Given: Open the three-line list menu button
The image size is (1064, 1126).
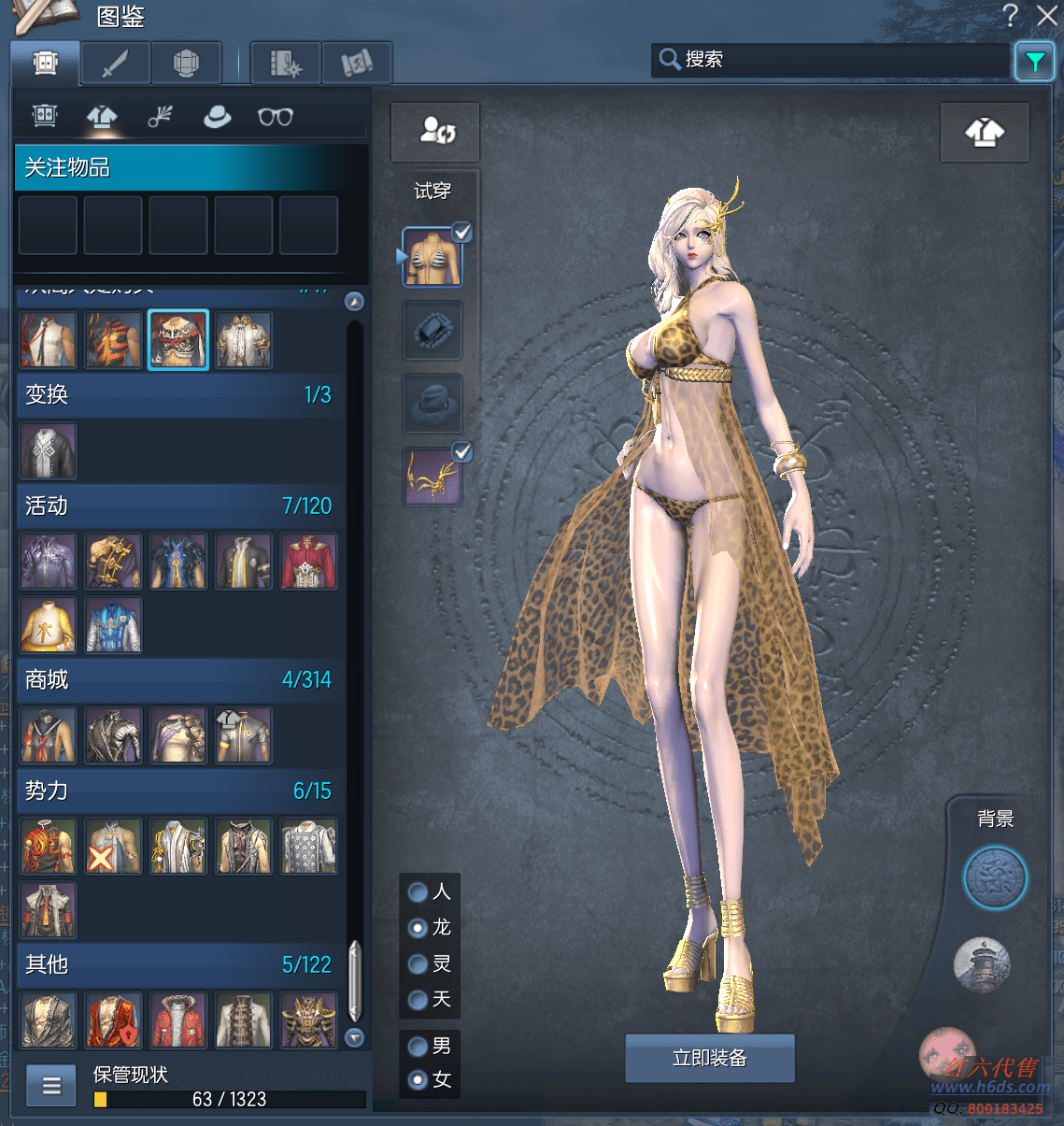Looking at the screenshot, I should tap(51, 1085).
